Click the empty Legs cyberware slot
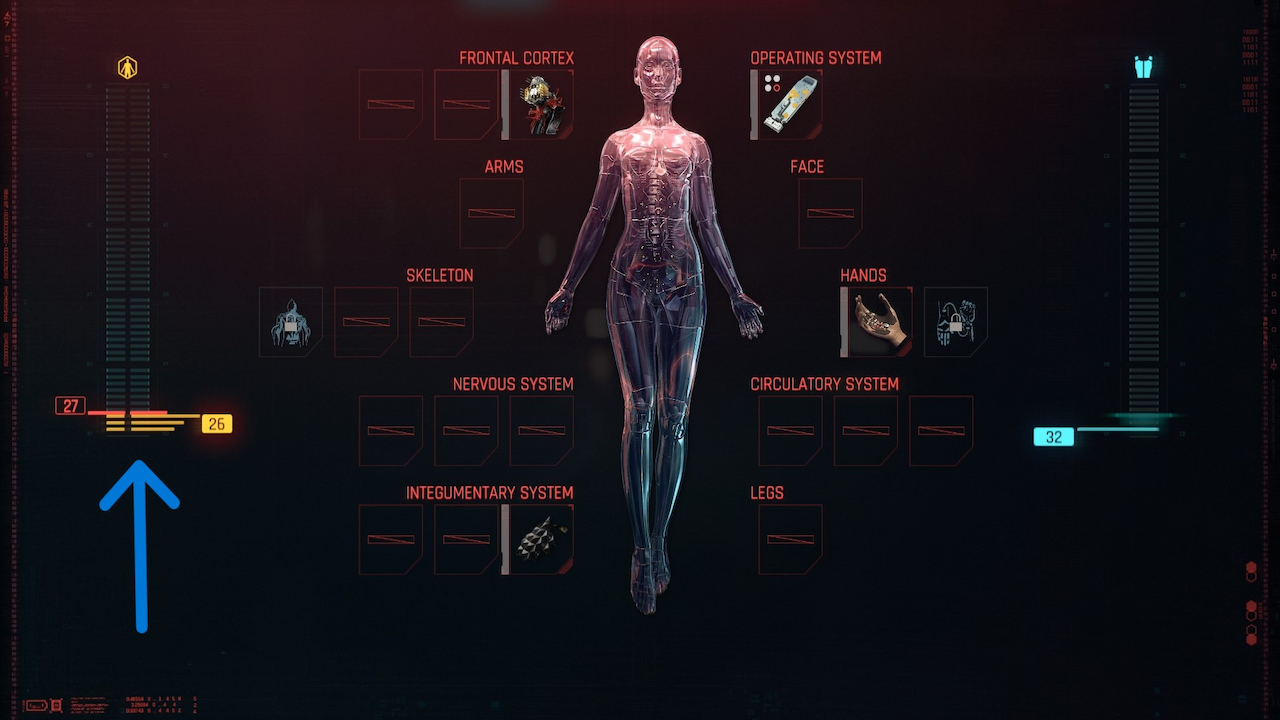The width and height of the screenshot is (1280, 720). coord(790,538)
